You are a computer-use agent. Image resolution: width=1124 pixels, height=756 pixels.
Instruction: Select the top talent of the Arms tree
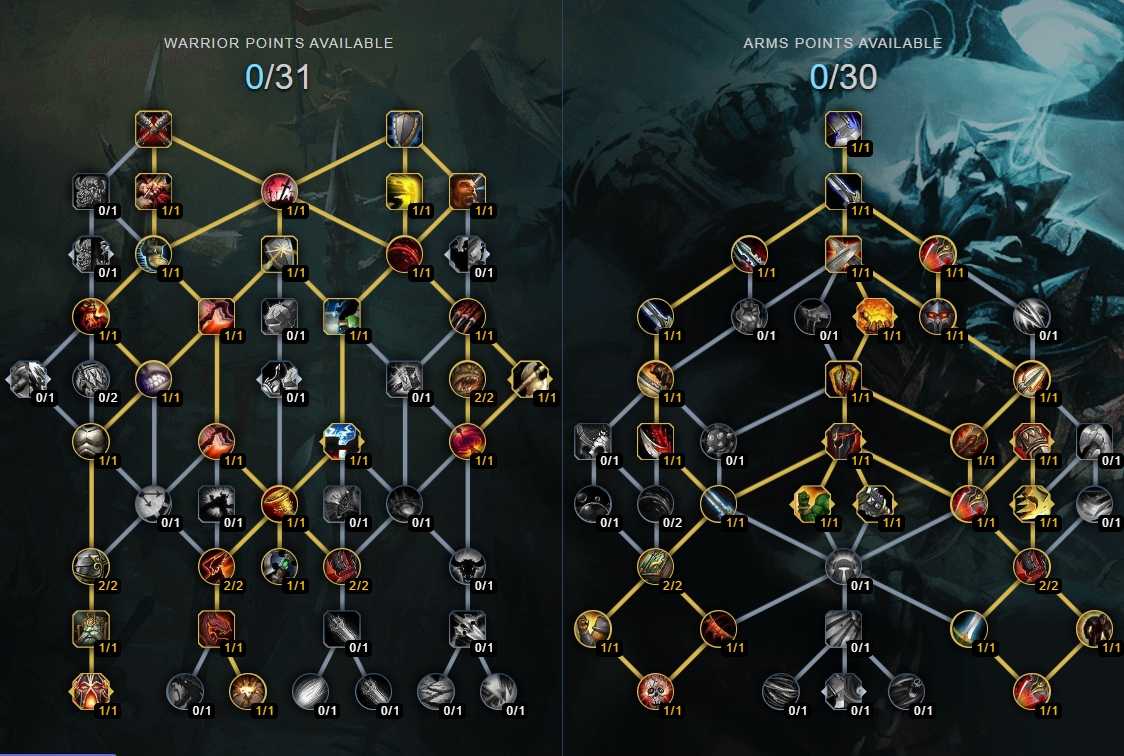844,128
